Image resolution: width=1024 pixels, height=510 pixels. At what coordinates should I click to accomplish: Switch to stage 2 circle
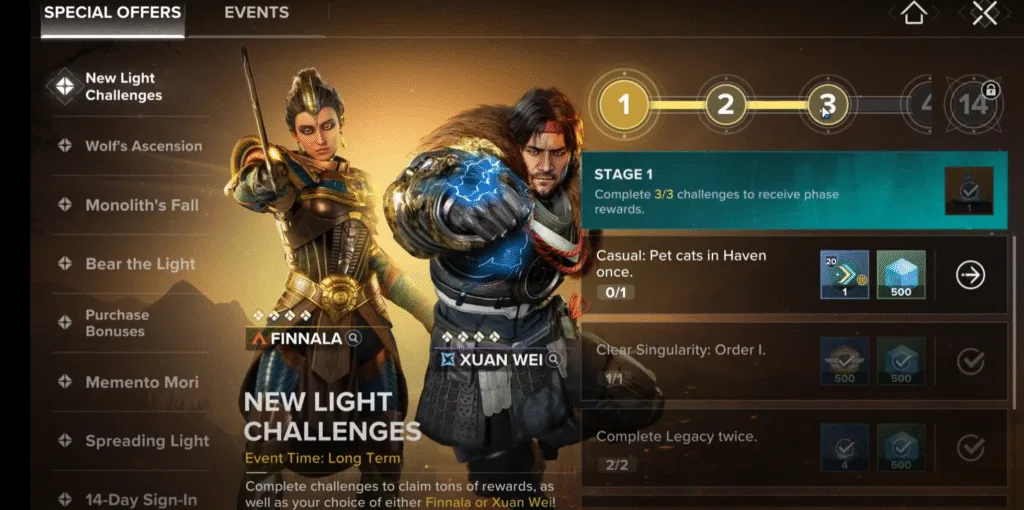[726, 104]
